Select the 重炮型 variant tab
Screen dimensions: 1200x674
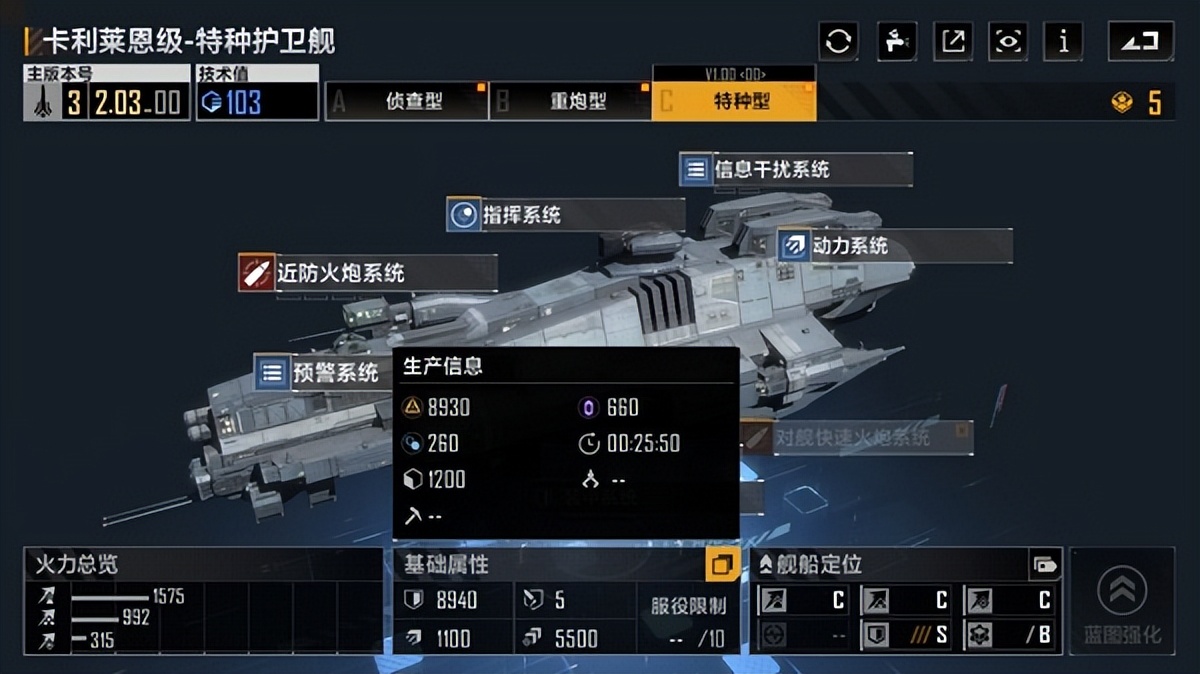click(x=571, y=102)
